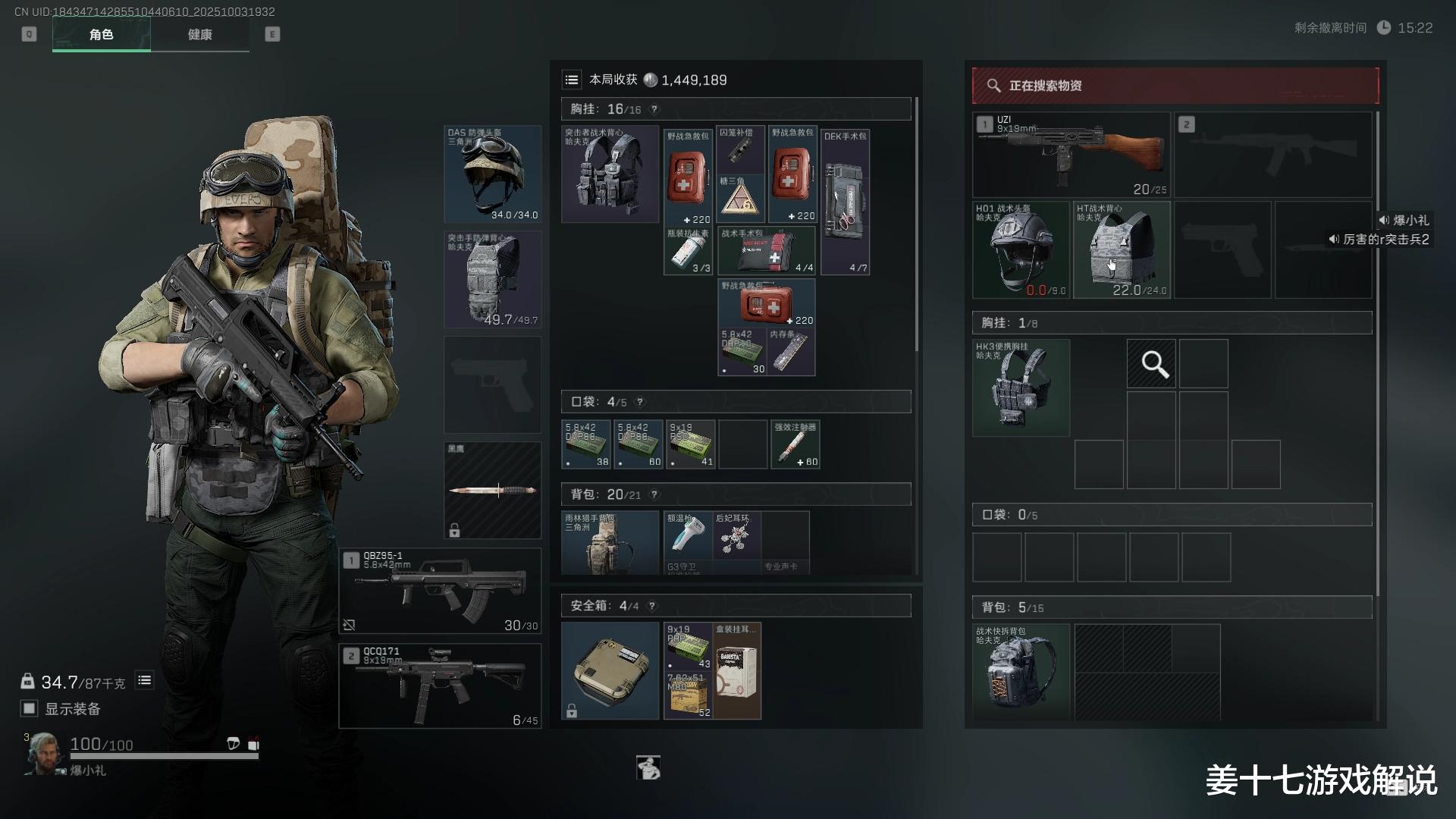Click the DAS helmet equipment slot

[493, 174]
